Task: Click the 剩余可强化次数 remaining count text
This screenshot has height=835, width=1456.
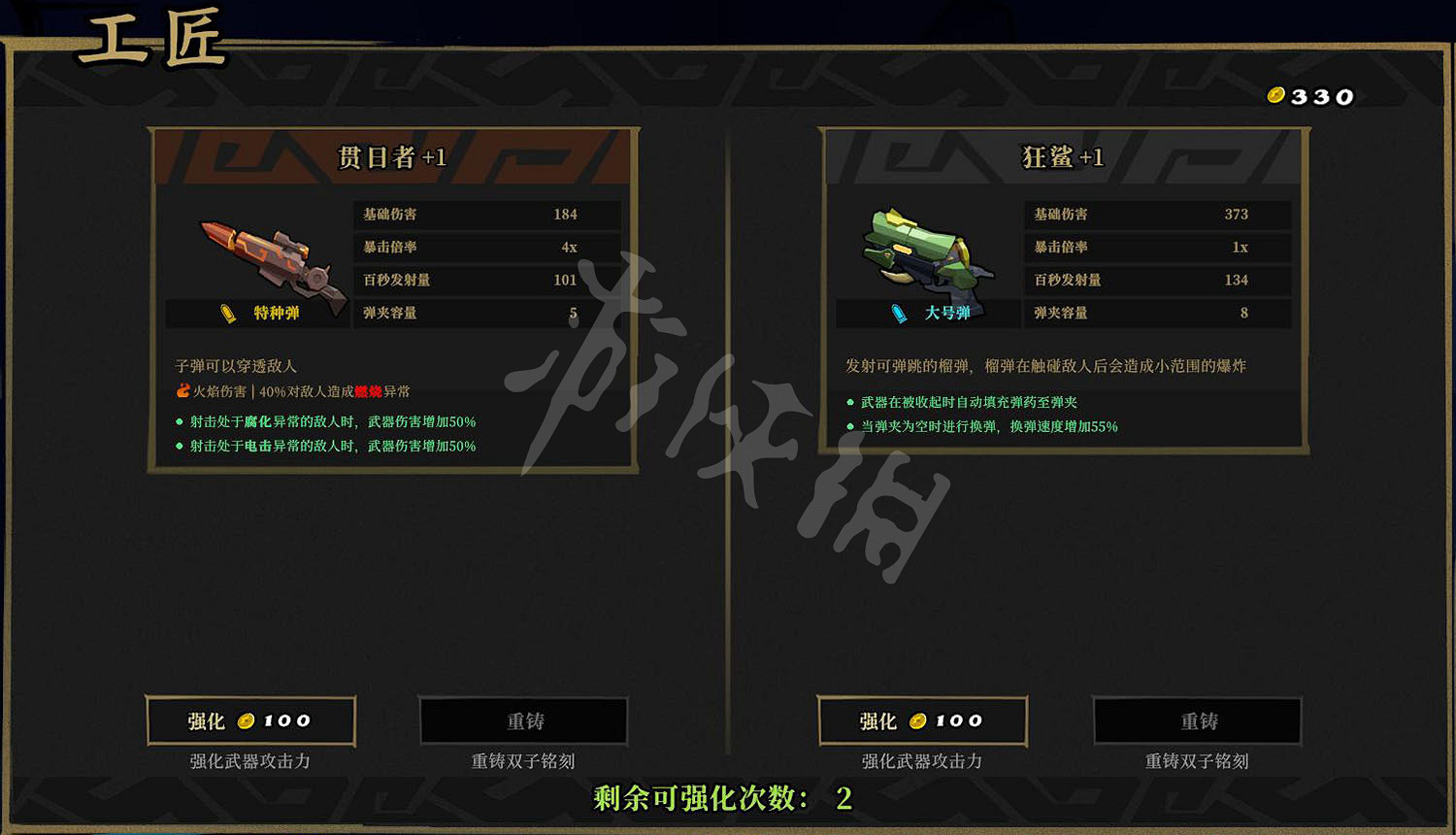Action: (720, 799)
